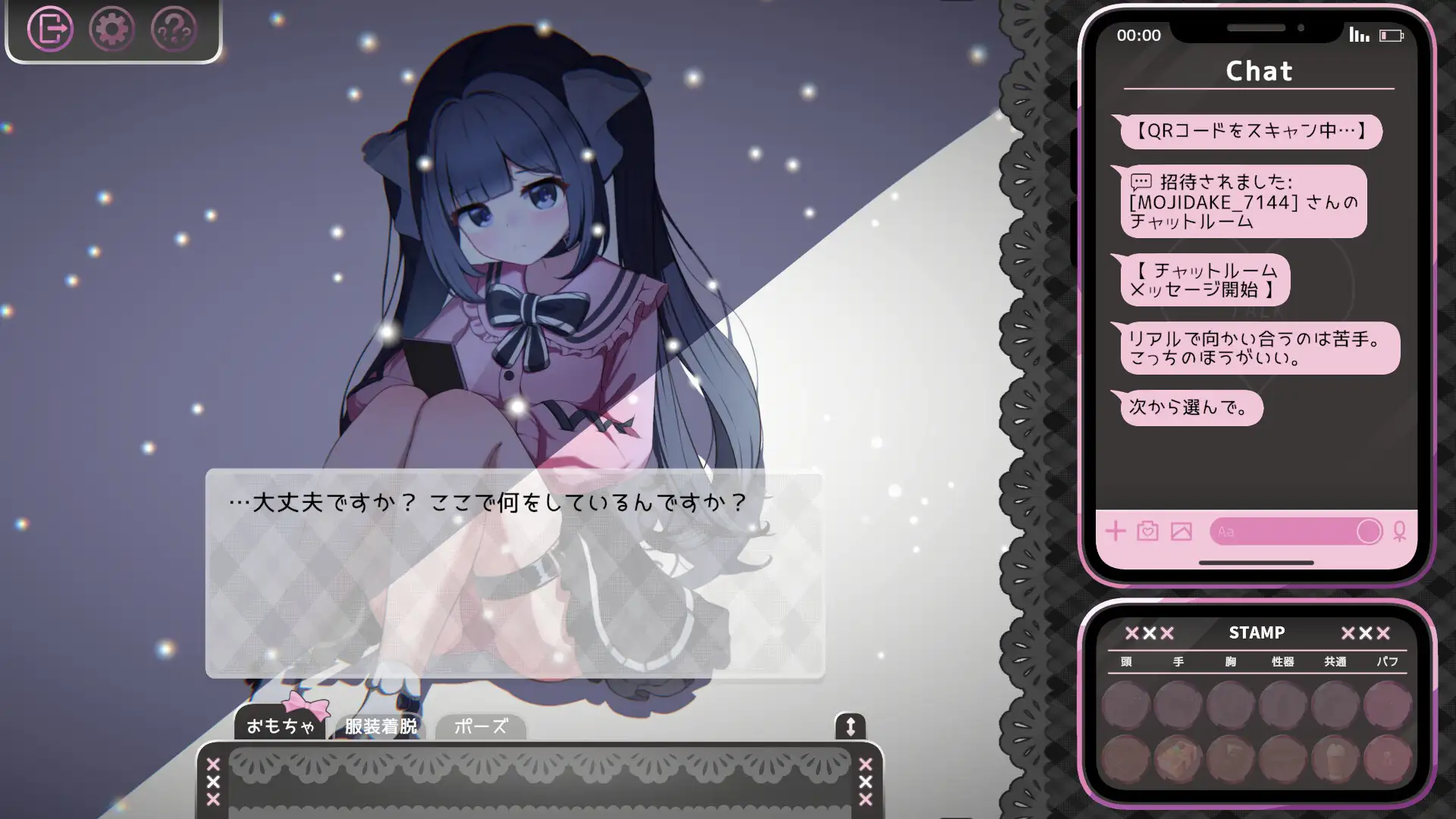Open the camera with heart icon
The width and height of the screenshot is (1456, 819).
[1147, 532]
